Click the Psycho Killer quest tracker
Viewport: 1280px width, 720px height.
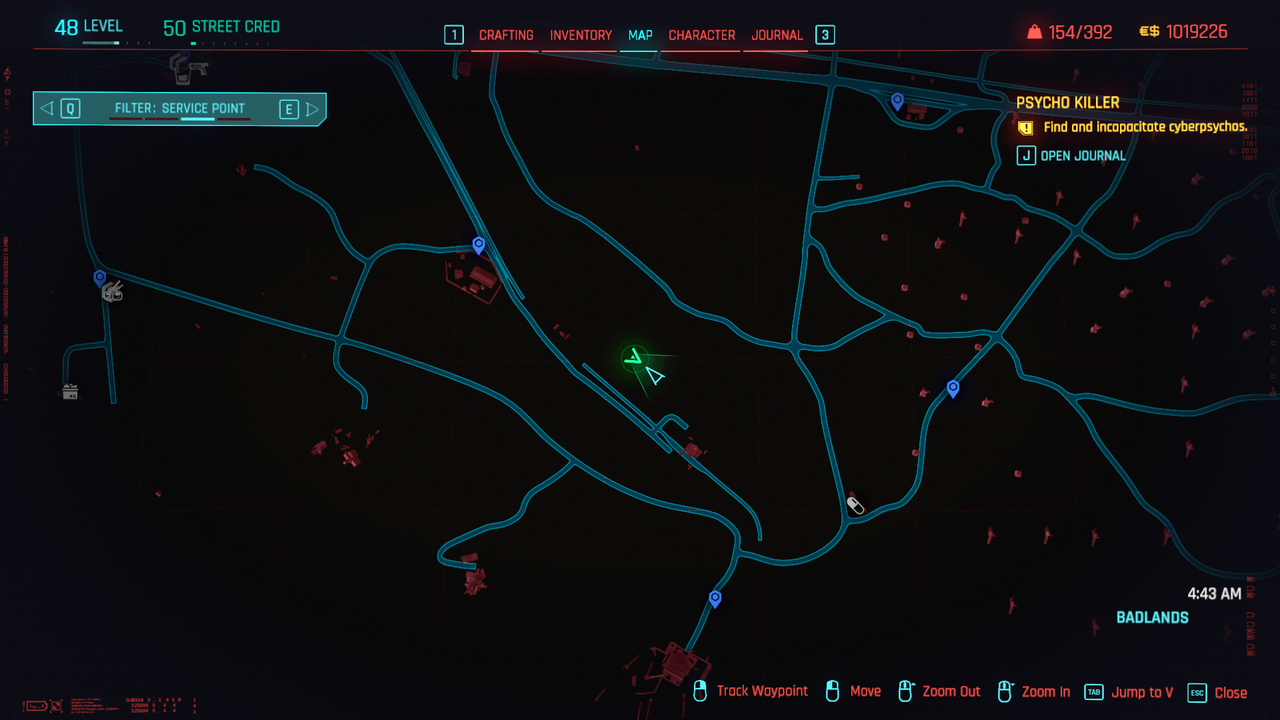[1068, 103]
